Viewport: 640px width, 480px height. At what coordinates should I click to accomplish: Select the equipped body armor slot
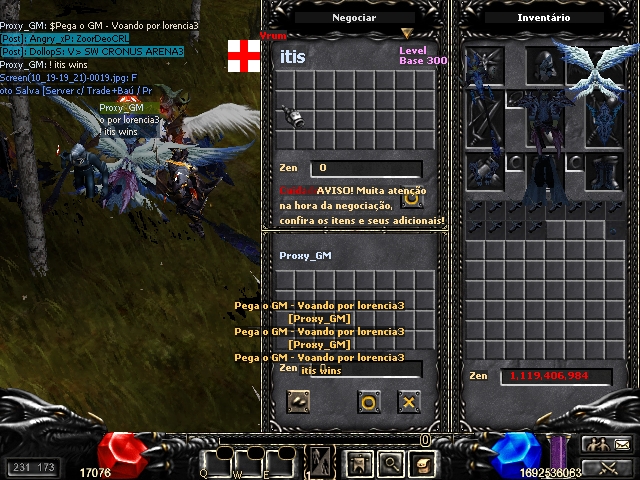[x=544, y=115]
